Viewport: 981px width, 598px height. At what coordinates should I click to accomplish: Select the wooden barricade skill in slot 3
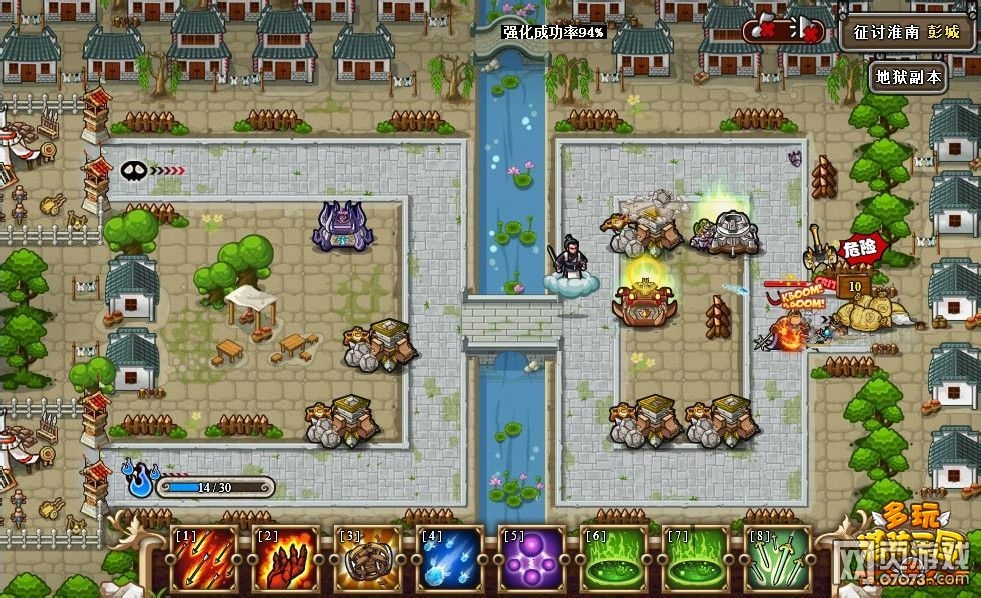[x=367, y=558]
